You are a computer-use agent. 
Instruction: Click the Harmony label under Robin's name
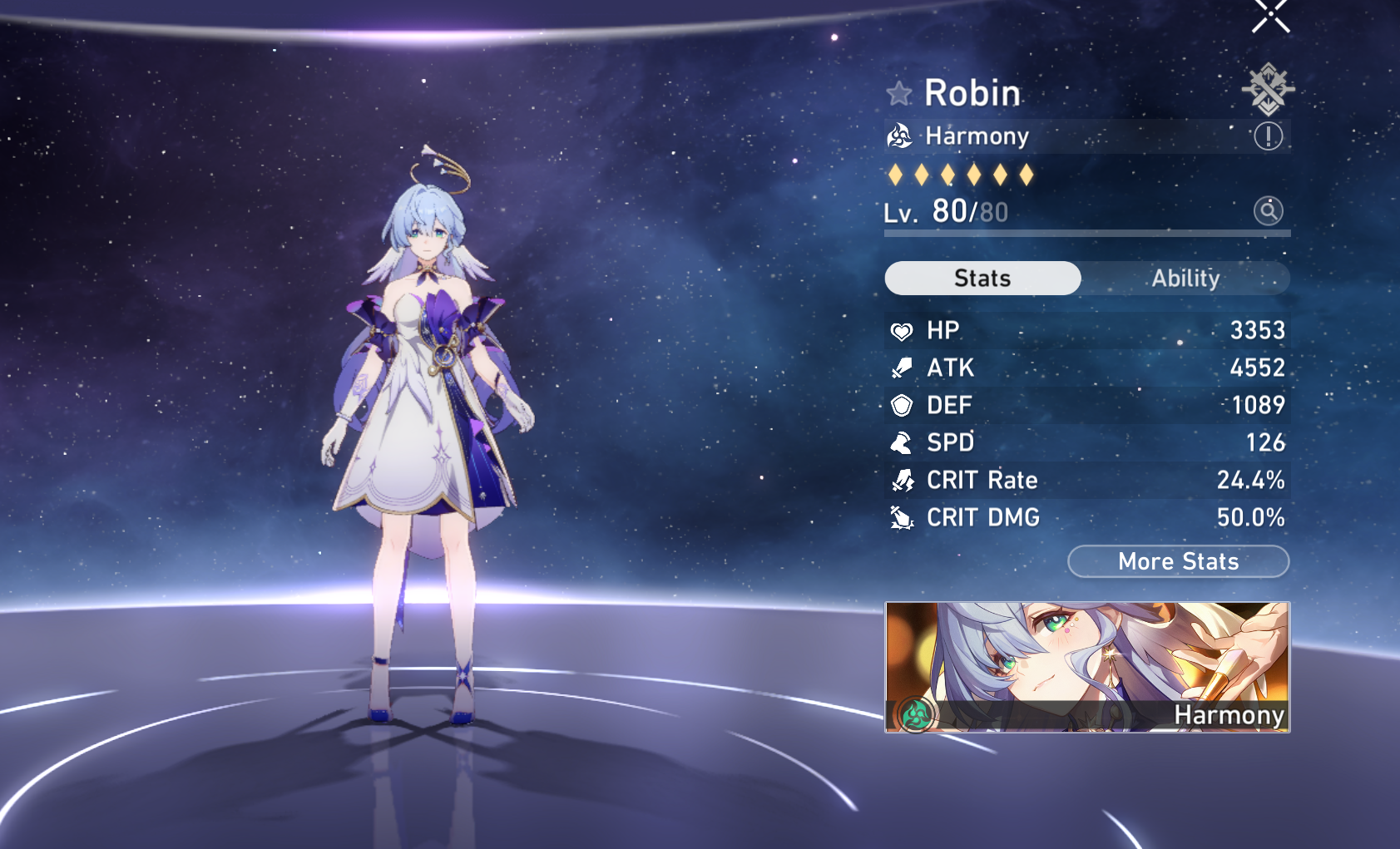pos(977,136)
